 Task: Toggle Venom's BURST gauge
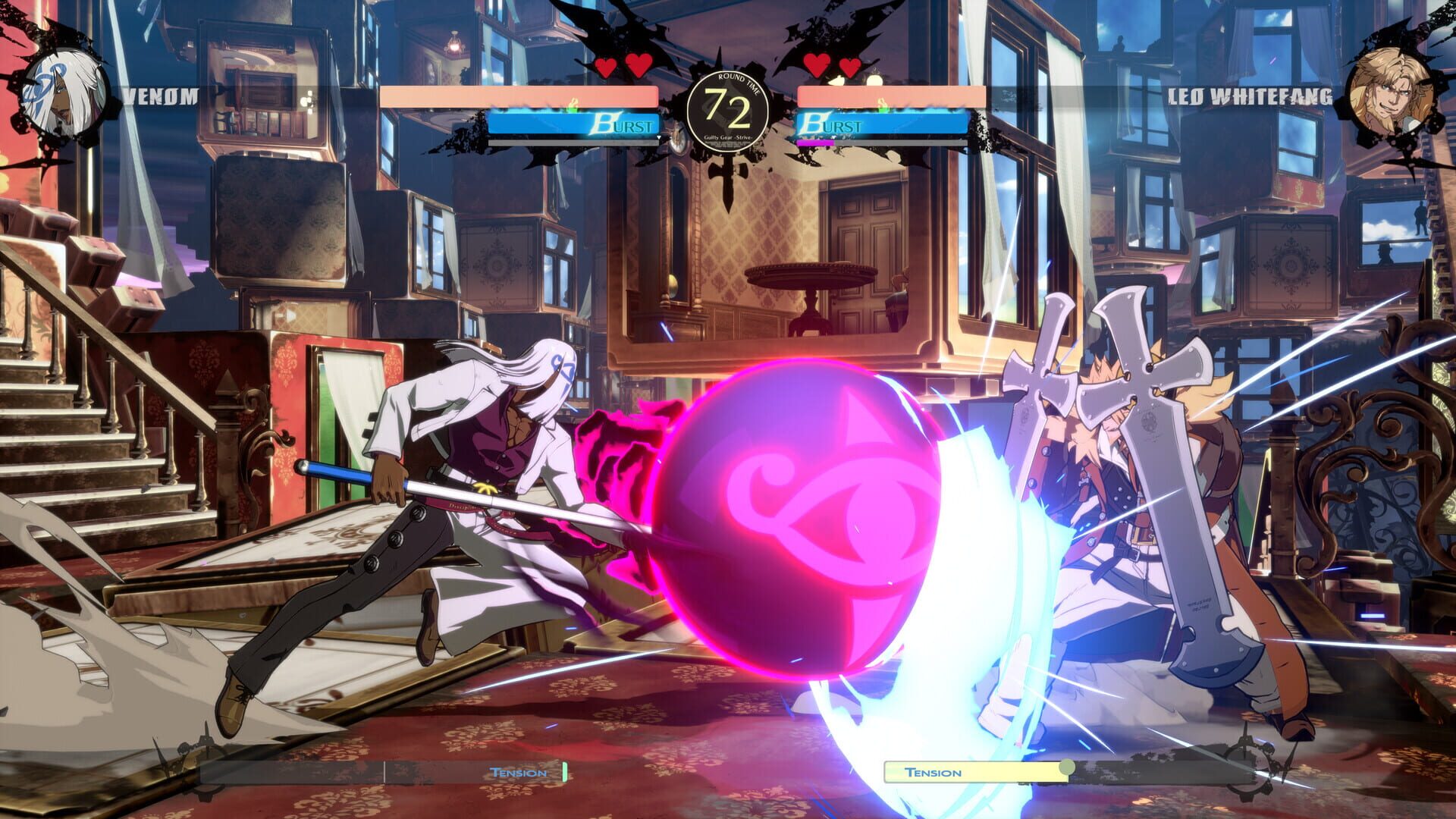coord(576,125)
